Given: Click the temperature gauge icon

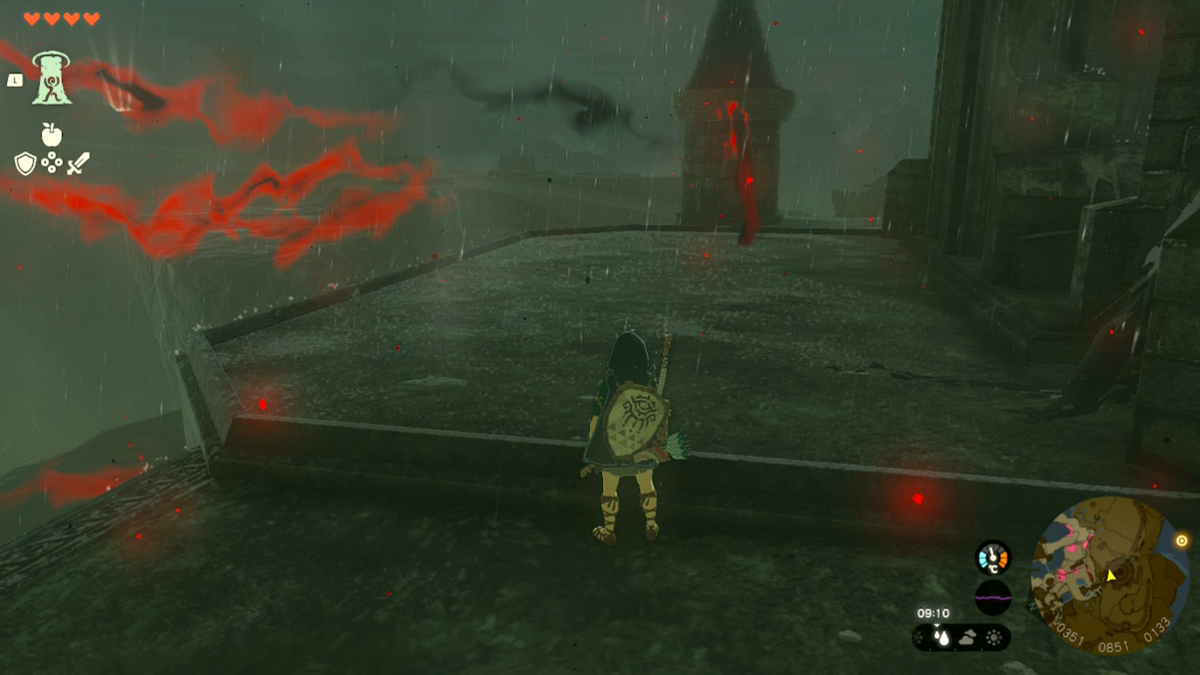Looking at the screenshot, I should [x=993, y=557].
